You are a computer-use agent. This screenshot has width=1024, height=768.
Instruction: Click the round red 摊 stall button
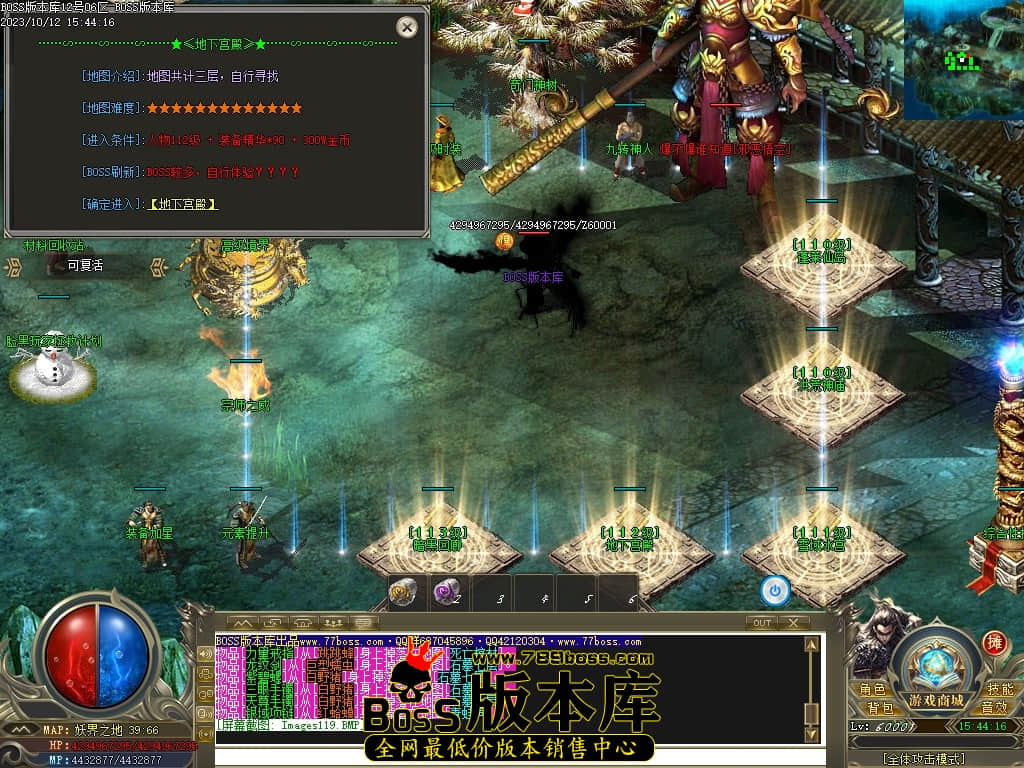tap(994, 642)
